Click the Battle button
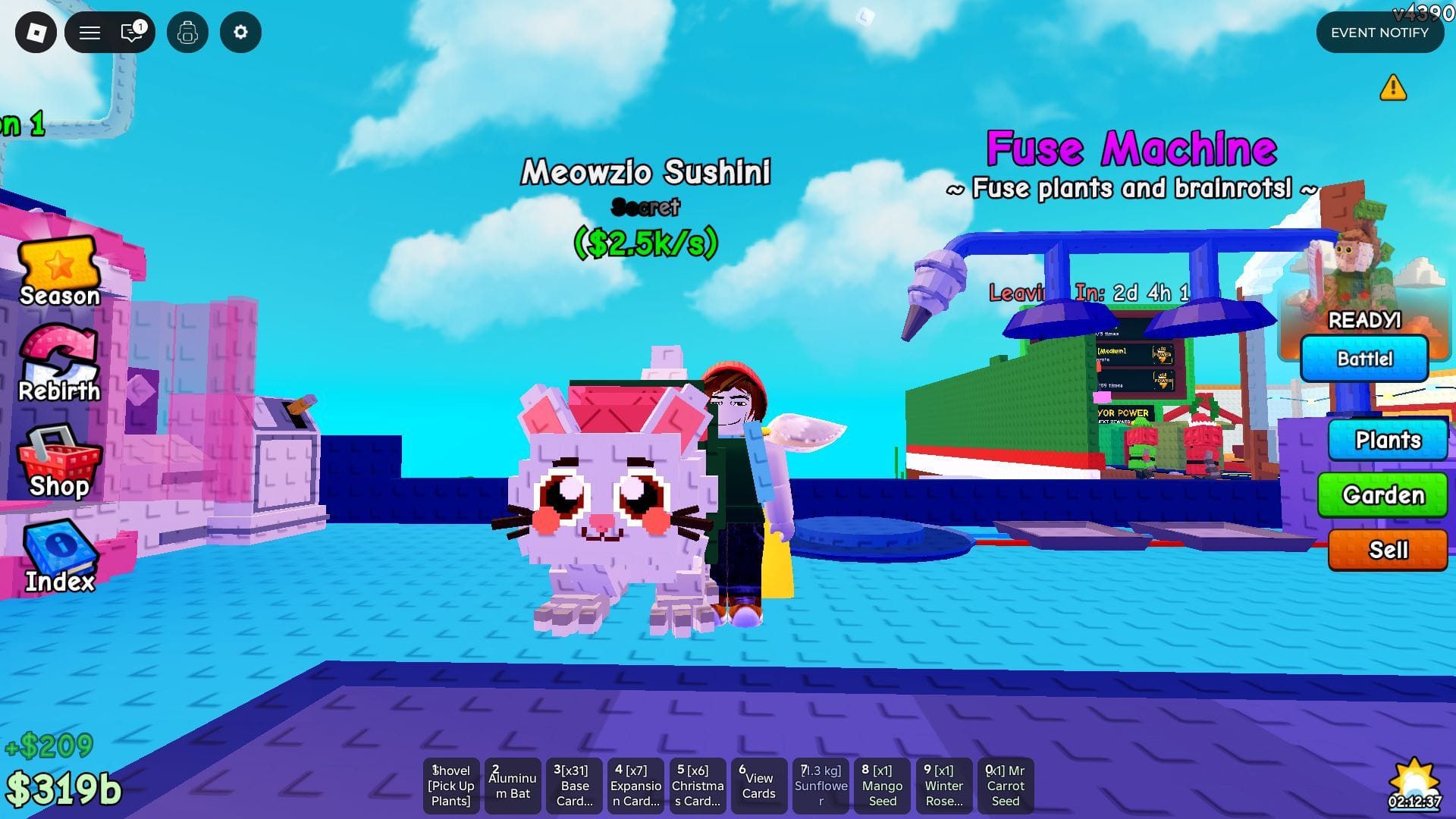The height and width of the screenshot is (819, 1456). point(1364,359)
